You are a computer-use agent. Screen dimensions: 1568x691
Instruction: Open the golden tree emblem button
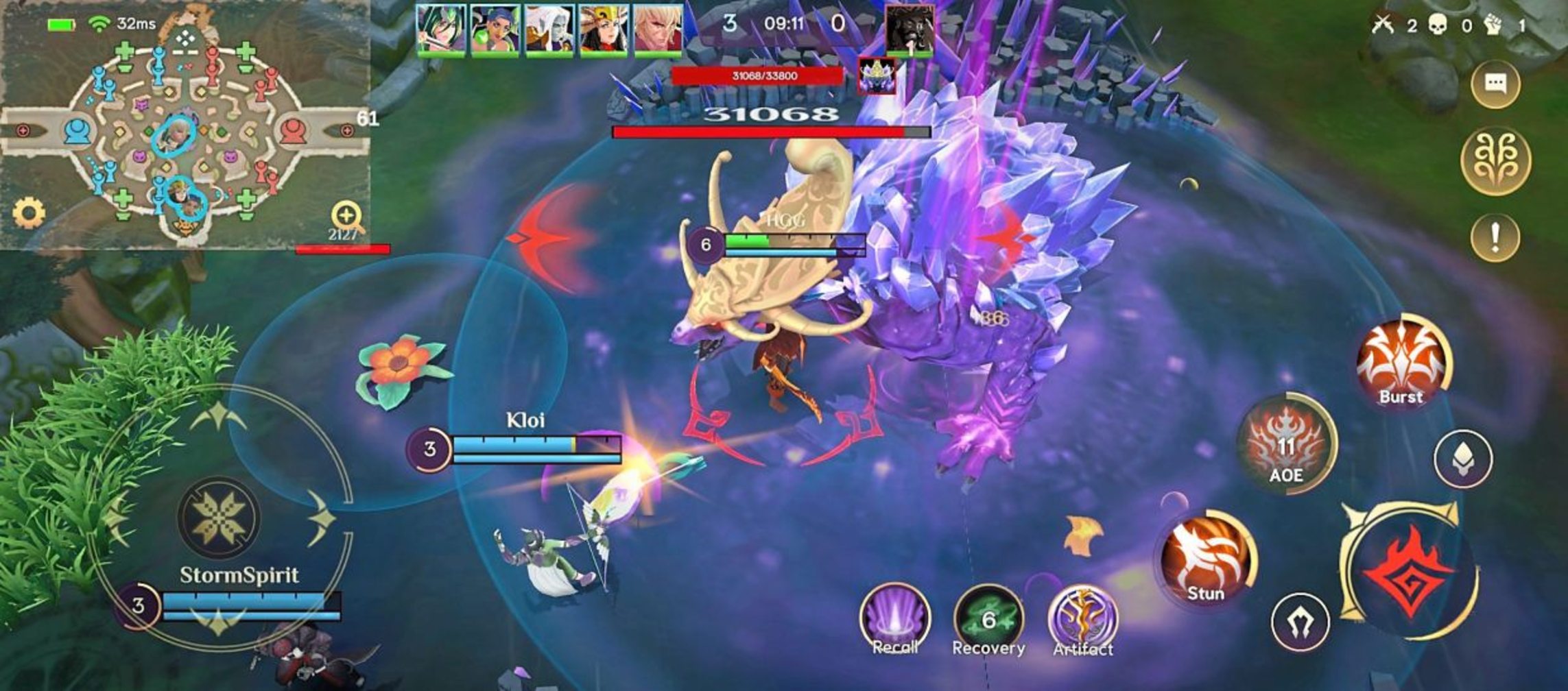[x=1495, y=161]
